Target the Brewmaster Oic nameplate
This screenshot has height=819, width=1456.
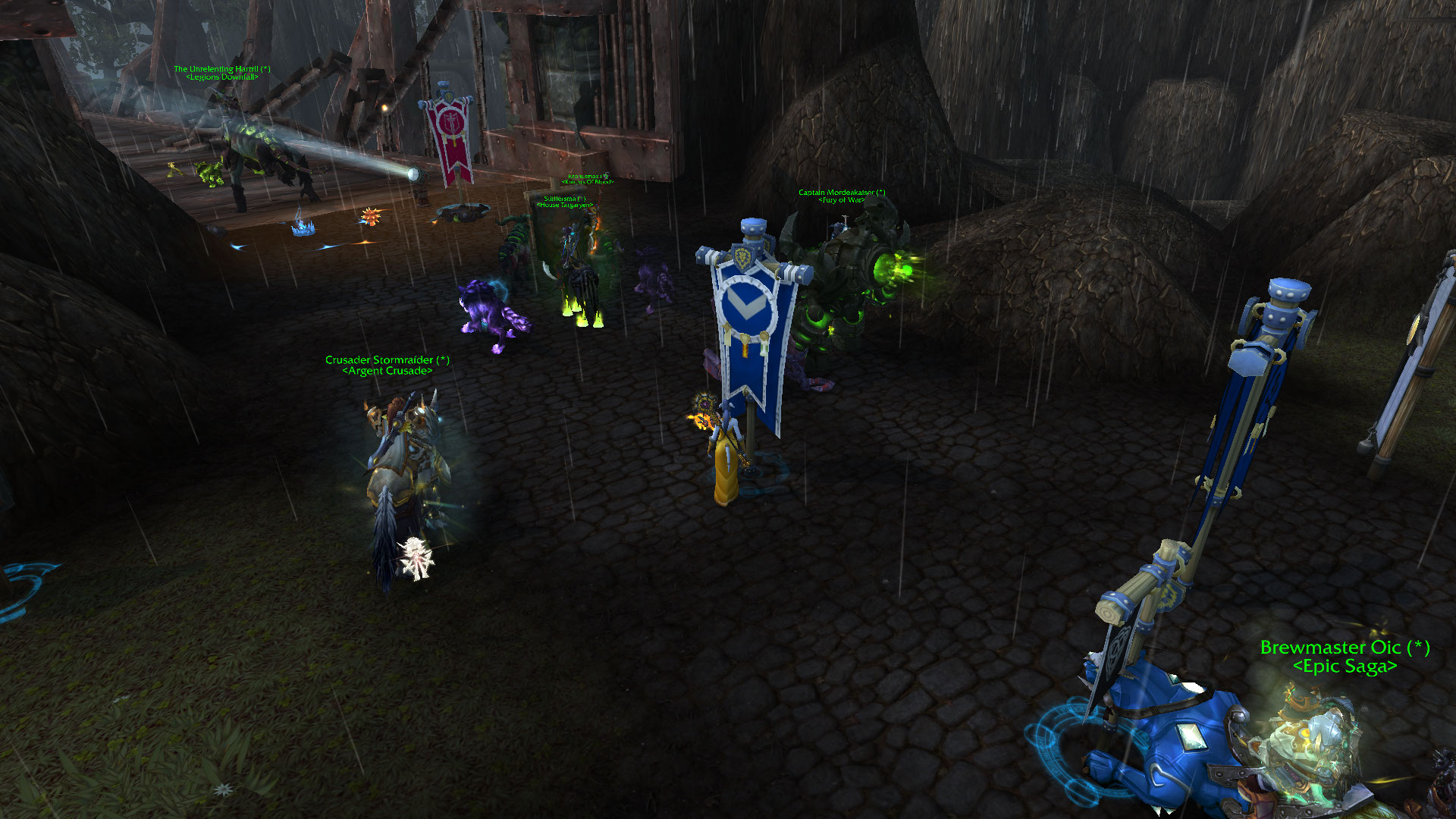pyautogui.click(x=1345, y=648)
